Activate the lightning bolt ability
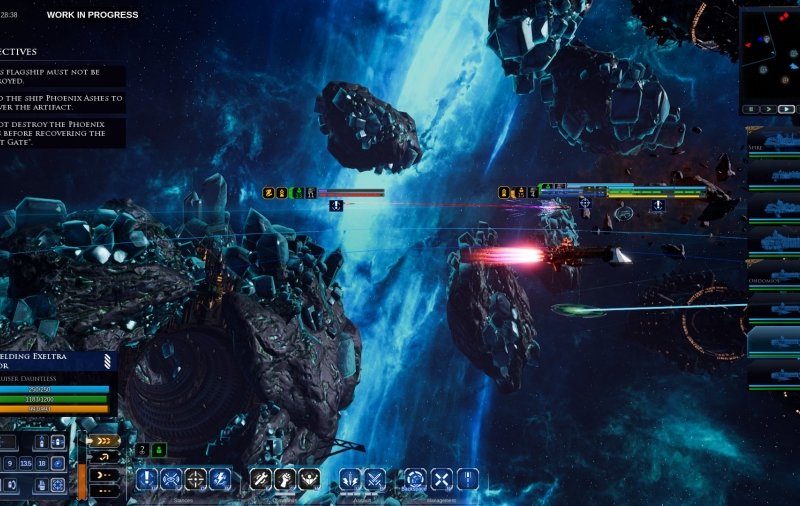800x506 pixels. [220, 479]
